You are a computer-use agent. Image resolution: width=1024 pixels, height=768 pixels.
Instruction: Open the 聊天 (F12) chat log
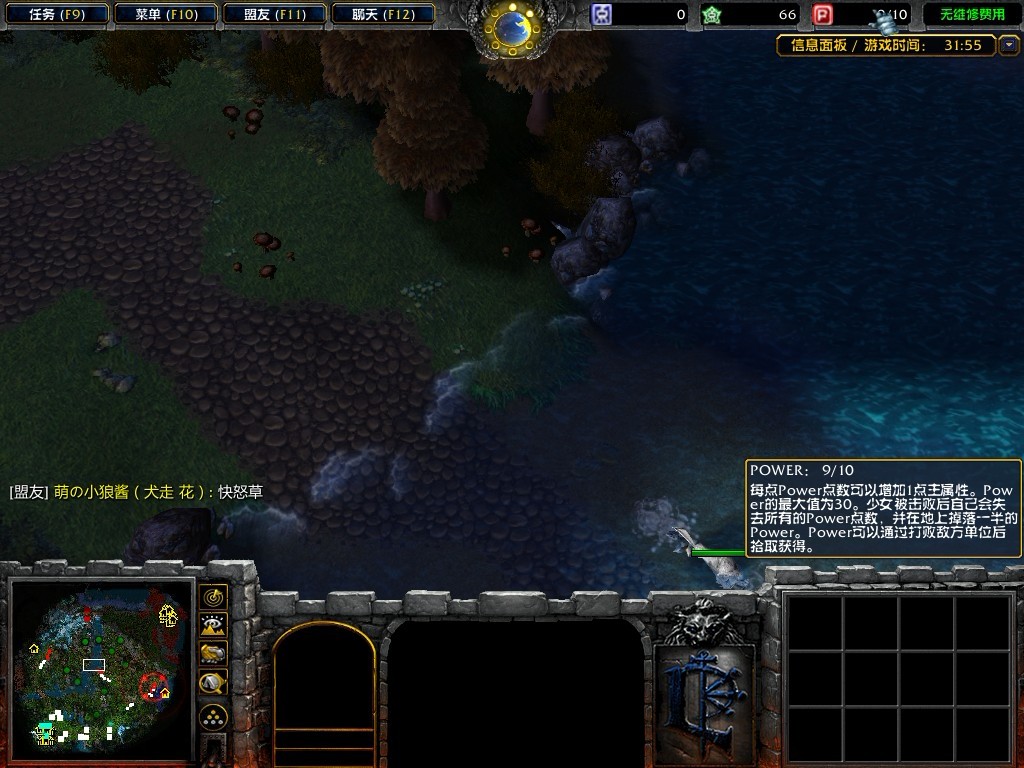click(383, 15)
